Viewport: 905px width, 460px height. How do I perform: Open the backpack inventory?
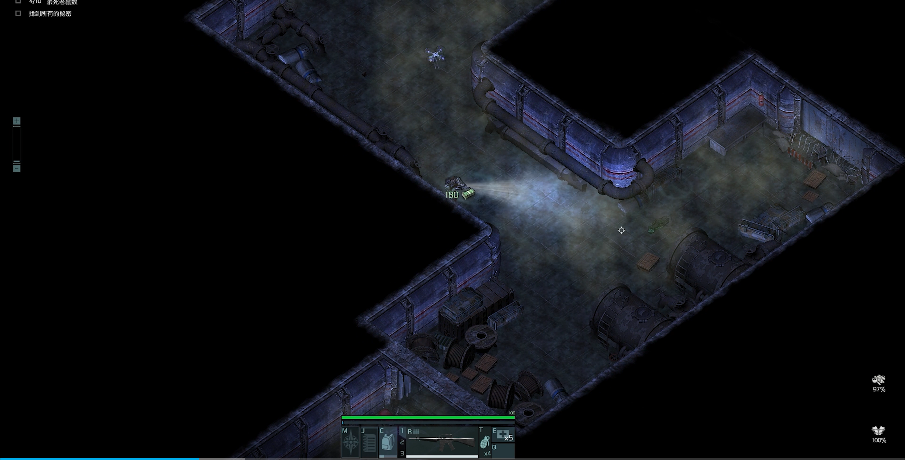click(x=387, y=442)
